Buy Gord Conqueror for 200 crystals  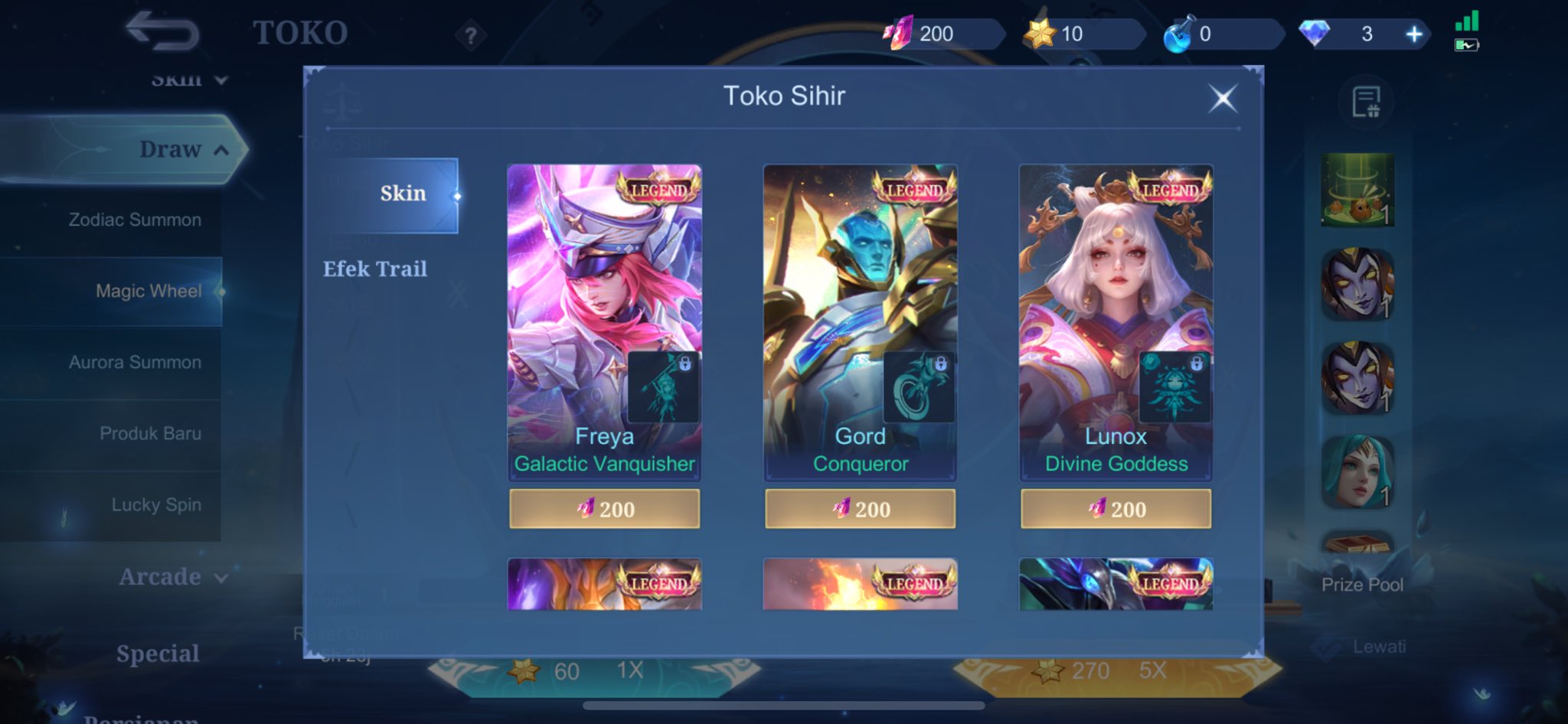[x=860, y=509]
